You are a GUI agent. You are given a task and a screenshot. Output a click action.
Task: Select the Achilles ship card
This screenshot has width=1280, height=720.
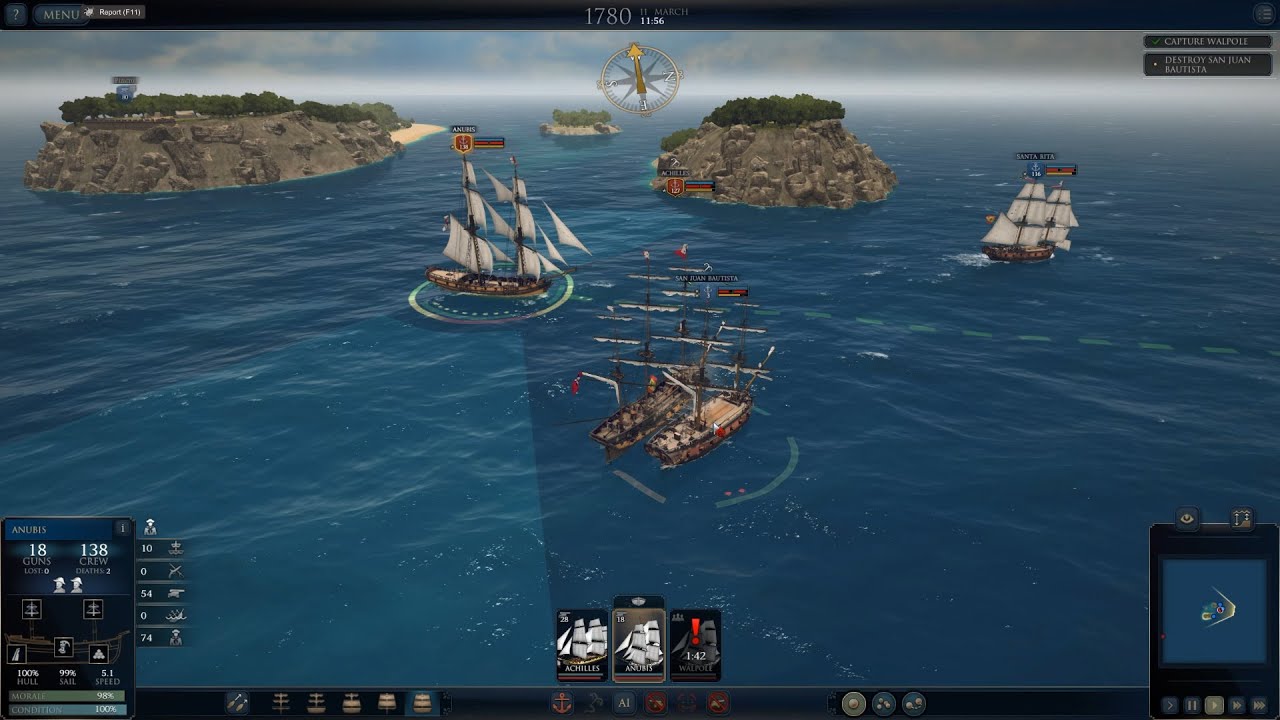[582, 645]
